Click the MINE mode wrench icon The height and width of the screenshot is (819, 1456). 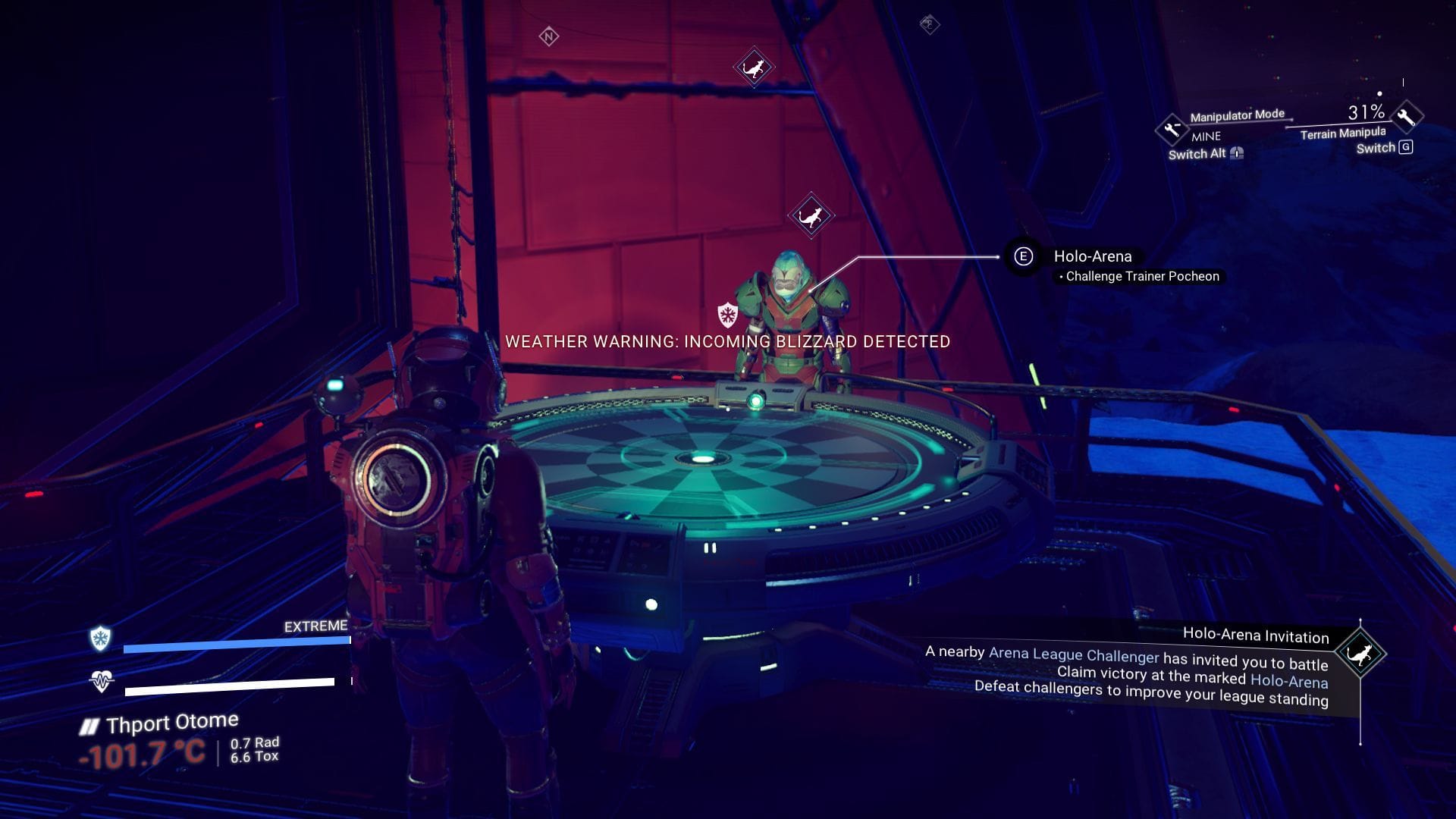tap(1170, 128)
